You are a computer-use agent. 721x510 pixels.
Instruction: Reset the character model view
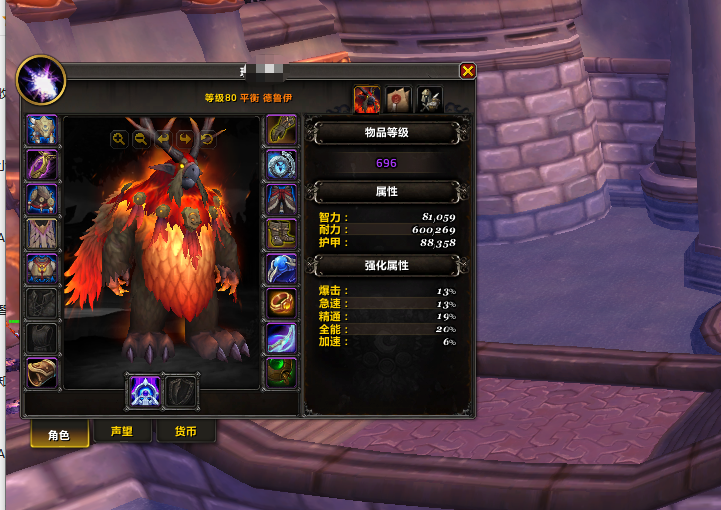pyautogui.click(x=207, y=139)
